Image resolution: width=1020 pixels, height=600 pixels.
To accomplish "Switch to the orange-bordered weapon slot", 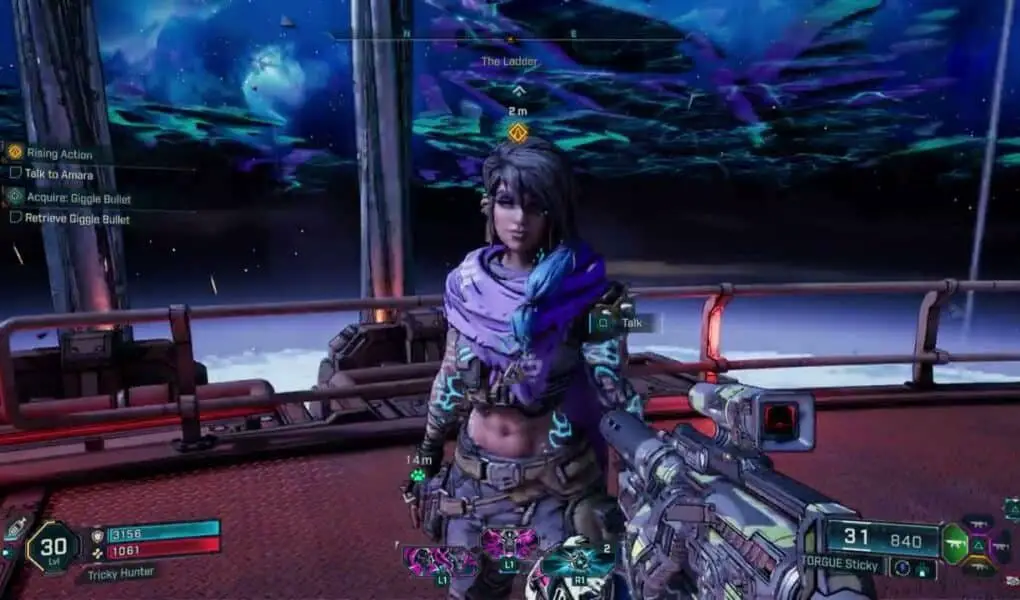I will click(977, 567).
